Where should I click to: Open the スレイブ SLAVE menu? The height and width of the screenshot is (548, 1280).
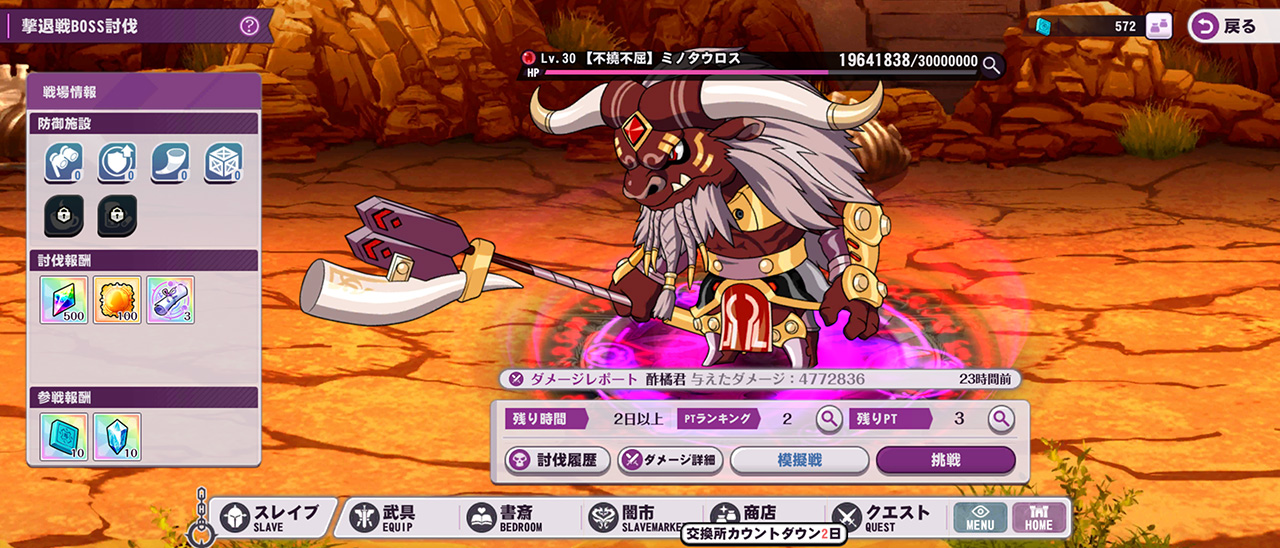270,517
